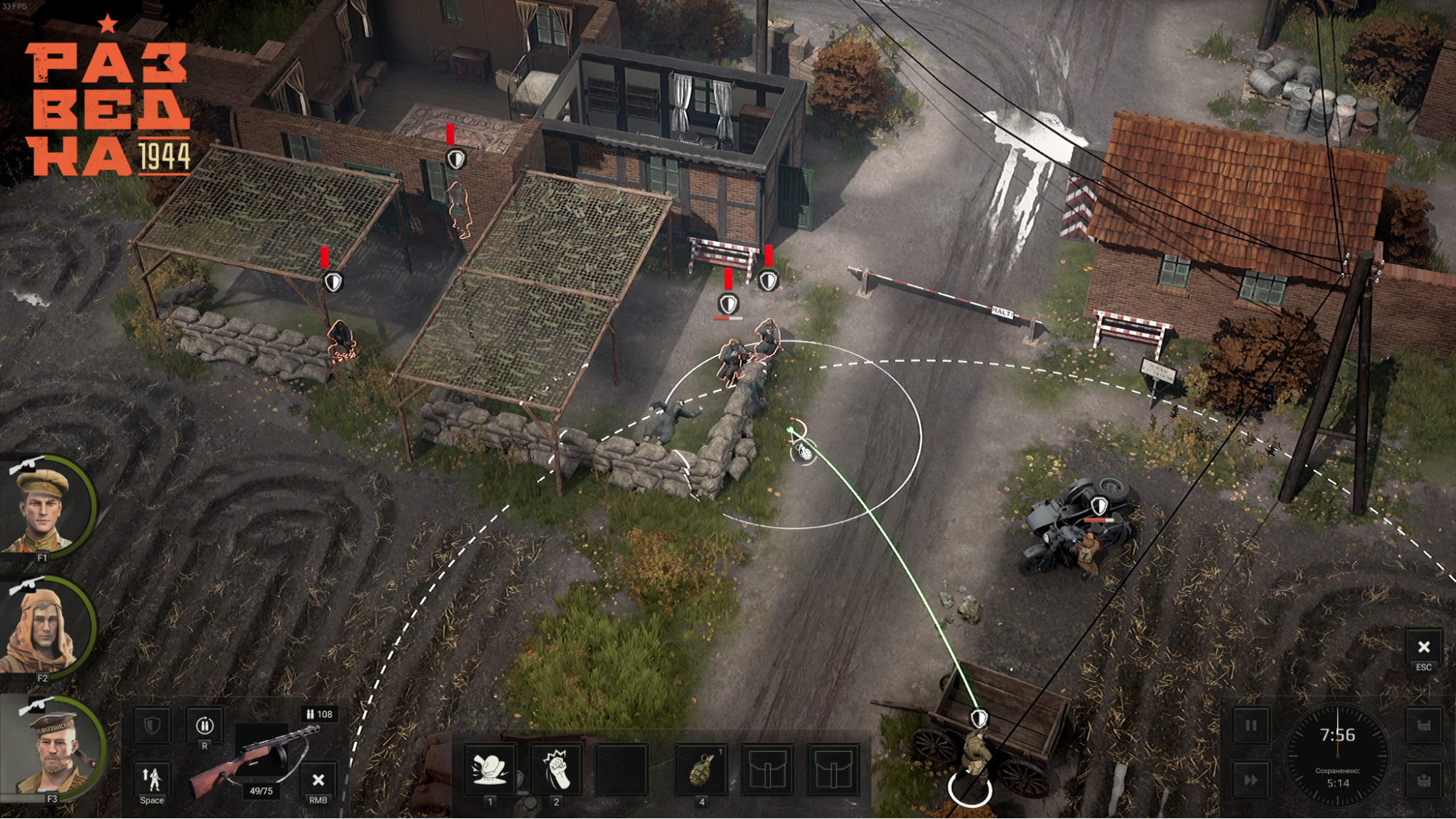Quick save with the floppy disk button
The image size is (1456, 819).
[x=1423, y=726]
